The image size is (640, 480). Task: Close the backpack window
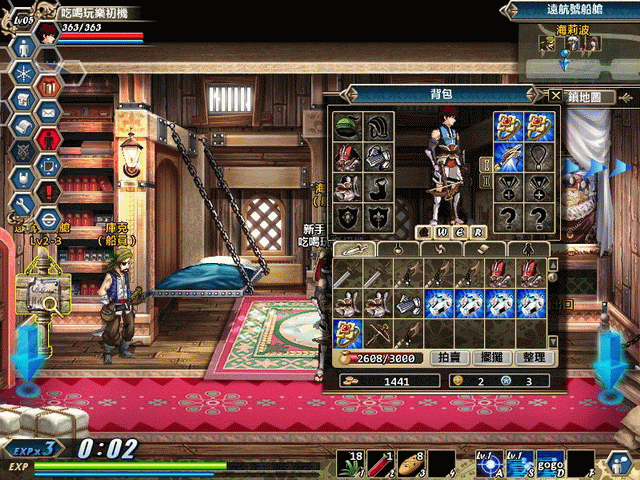(555, 95)
